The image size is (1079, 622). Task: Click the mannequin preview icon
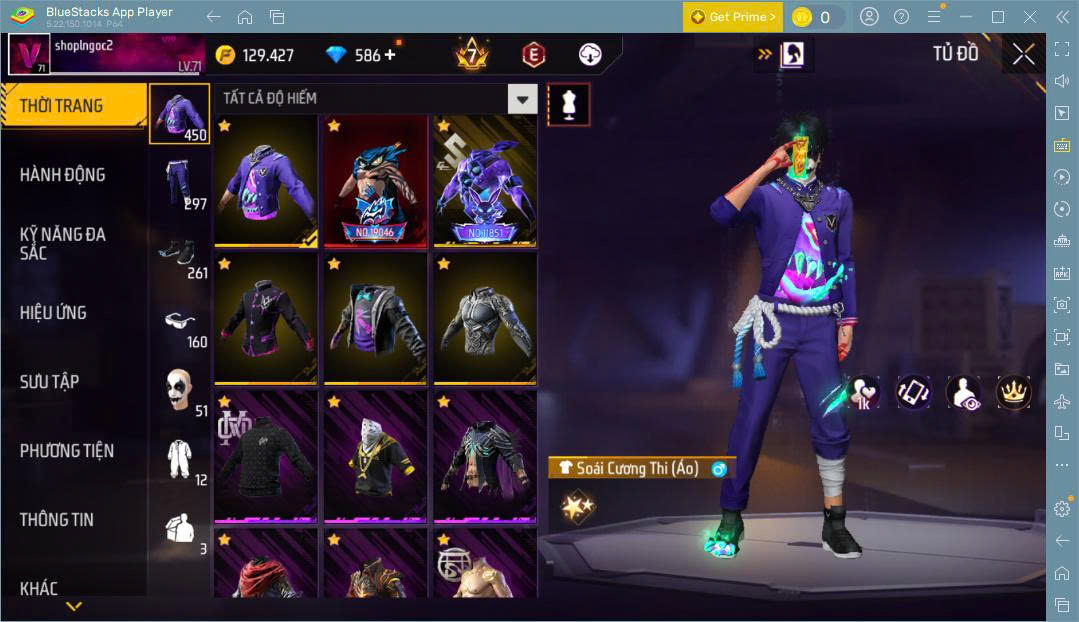(568, 104)
